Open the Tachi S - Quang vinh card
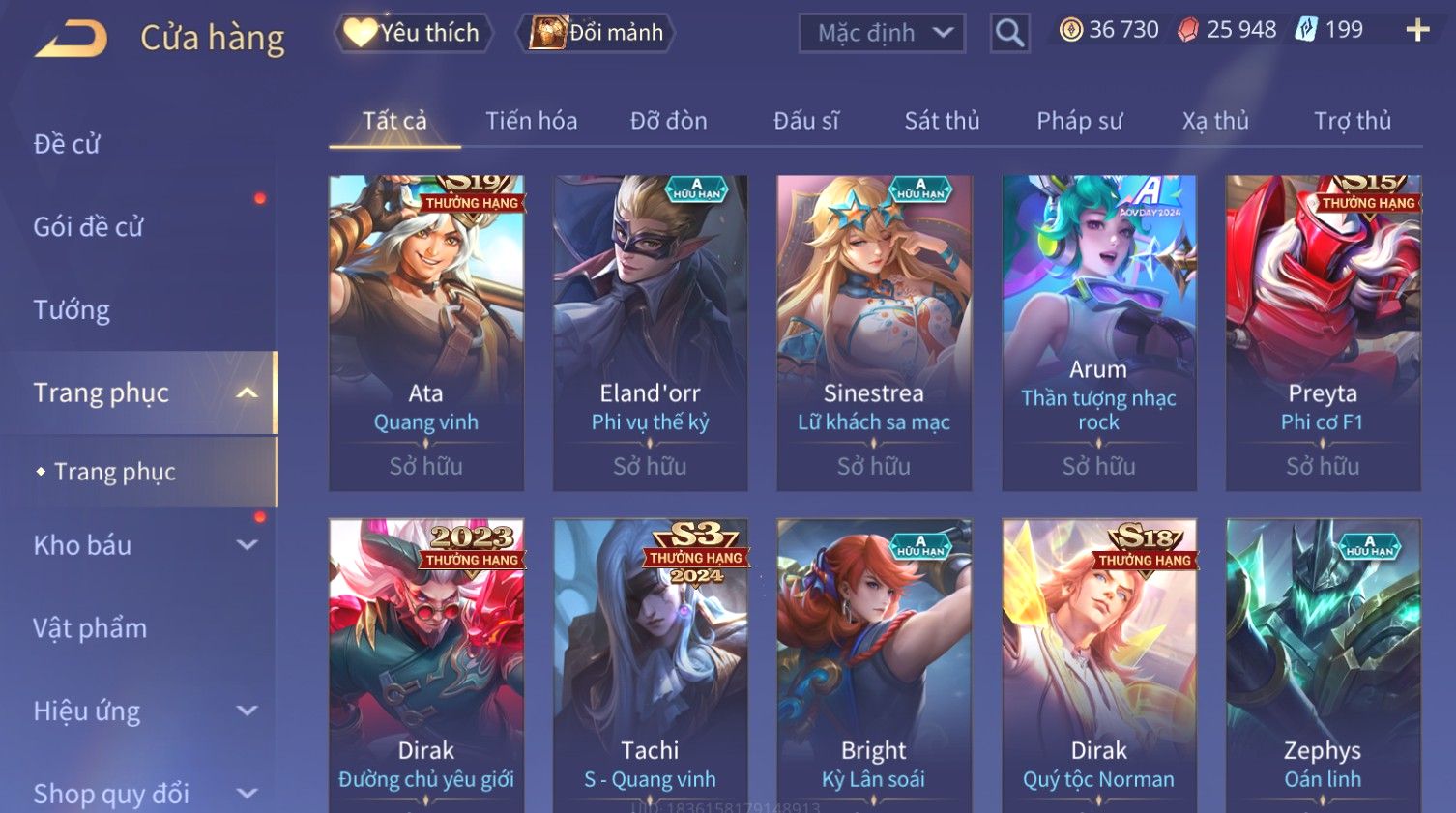The width and height of the screenshot is (1456, 813). [x=650, y=665]
